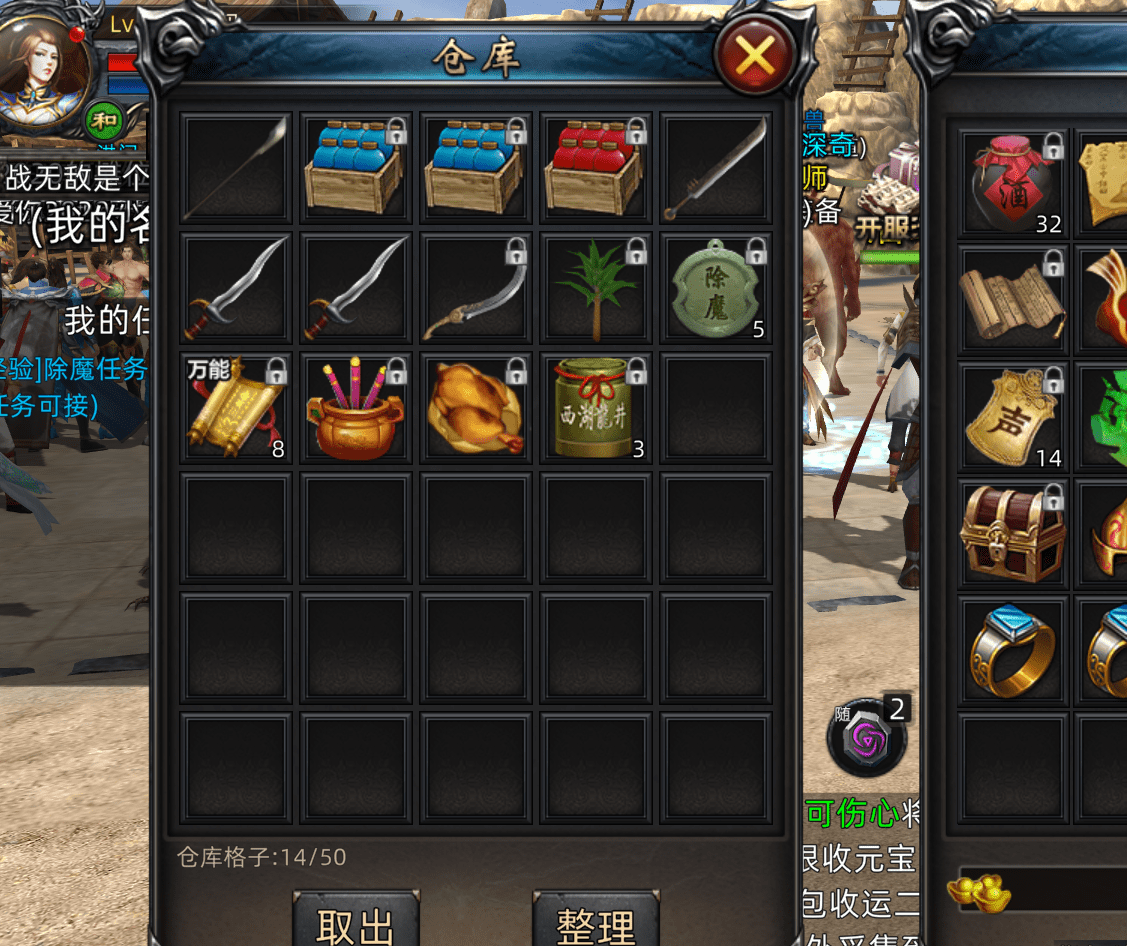1127x946 pixels.
Task: Choose the green 除魔 token
Action: (x=716, y=288)
